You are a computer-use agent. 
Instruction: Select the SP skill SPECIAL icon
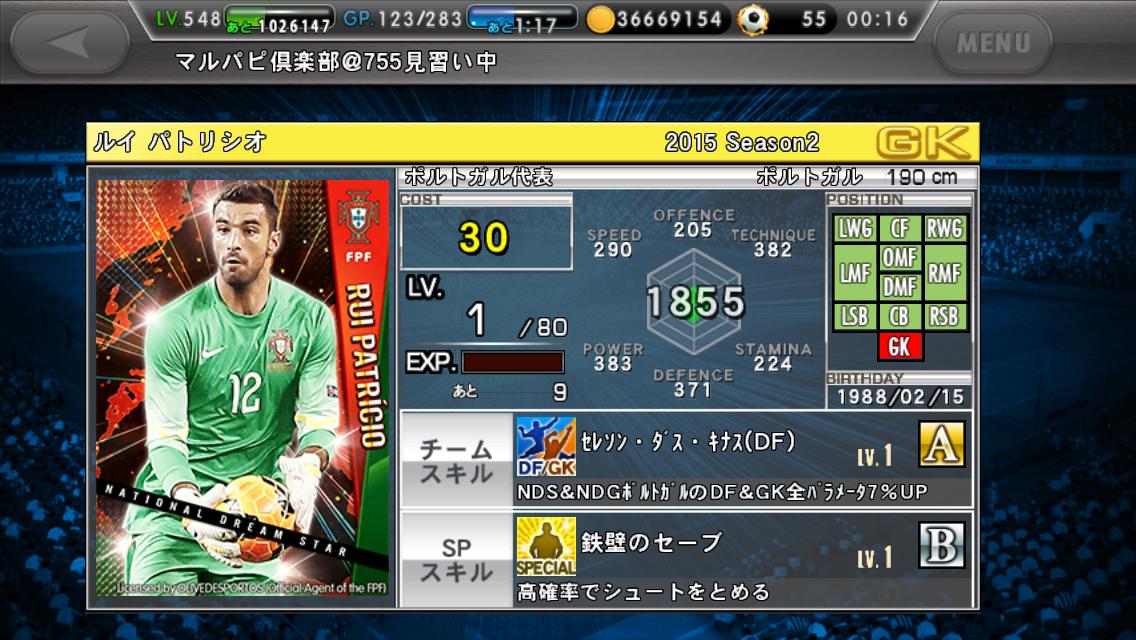546,547
